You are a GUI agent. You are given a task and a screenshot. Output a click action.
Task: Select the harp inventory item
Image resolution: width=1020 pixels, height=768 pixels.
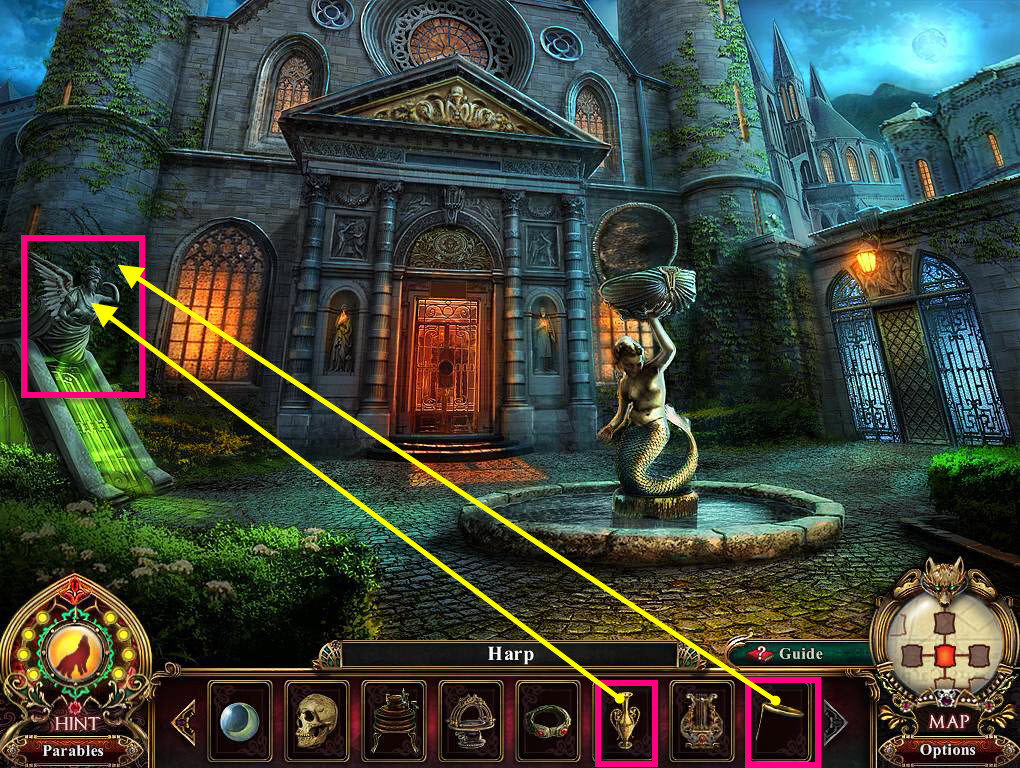tap(700, 718)
